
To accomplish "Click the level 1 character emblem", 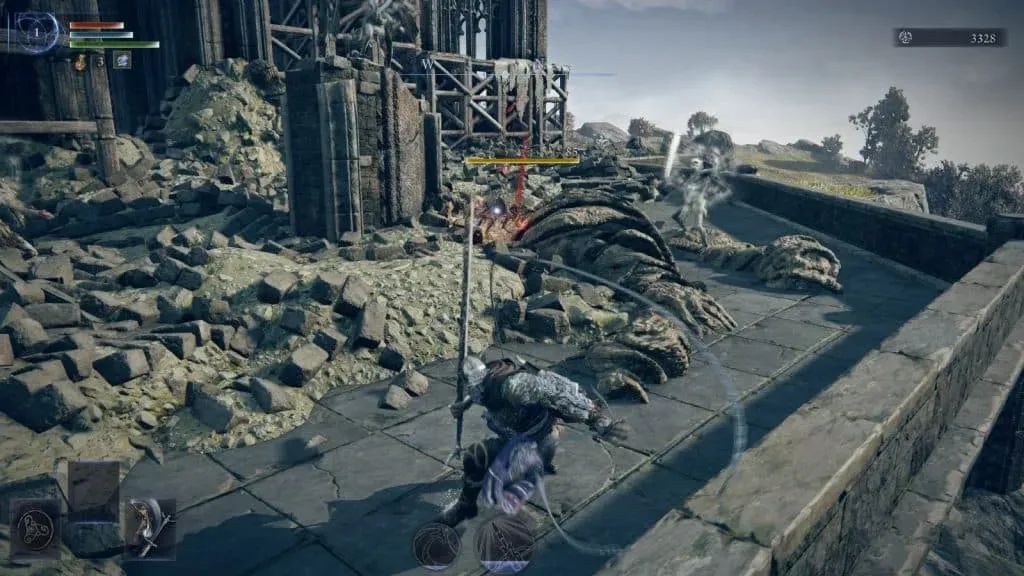I will pyautogui.click(x=38, y=32).
